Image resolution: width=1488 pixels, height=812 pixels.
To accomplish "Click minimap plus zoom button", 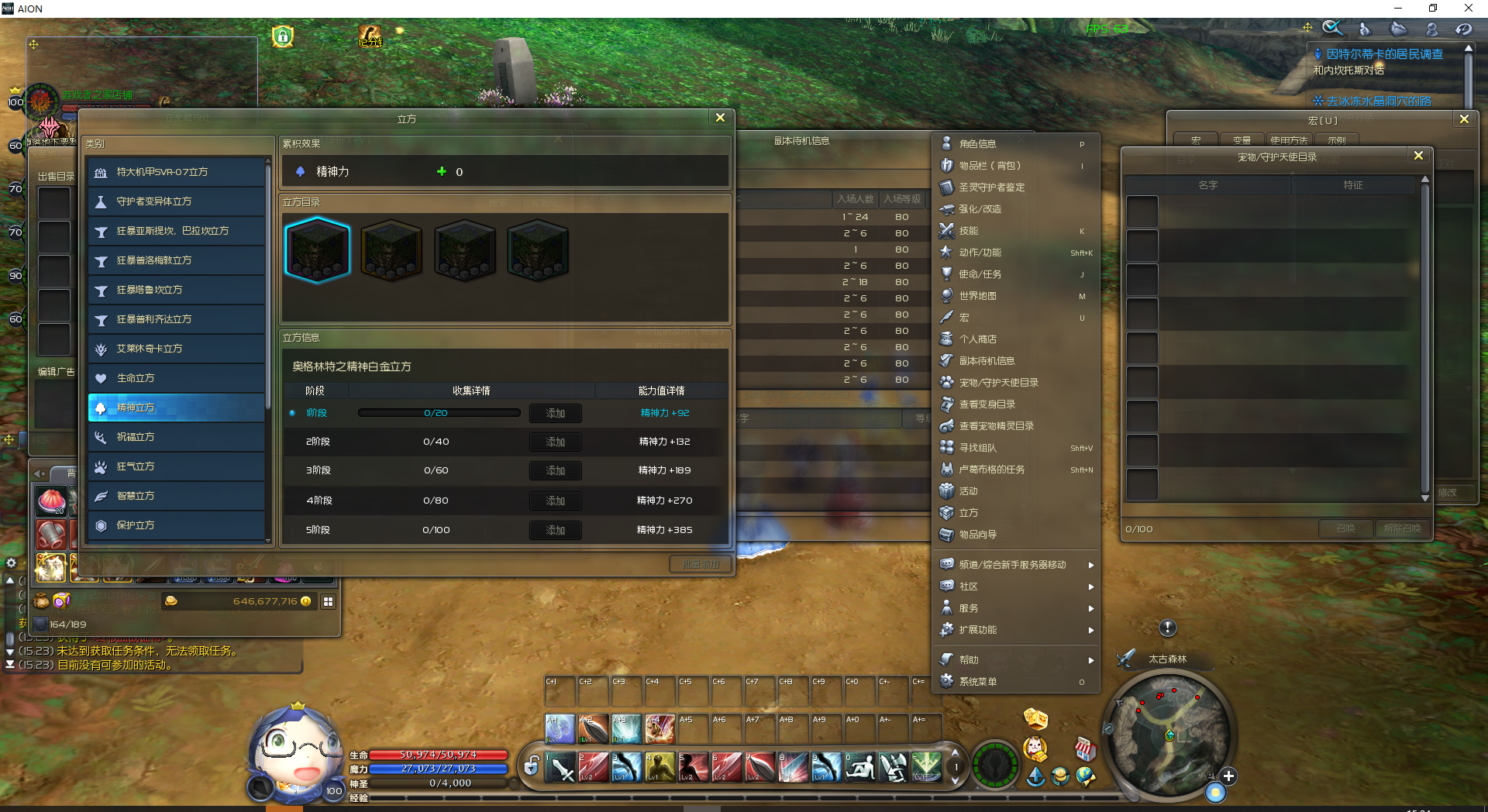I will [1228, 776].
